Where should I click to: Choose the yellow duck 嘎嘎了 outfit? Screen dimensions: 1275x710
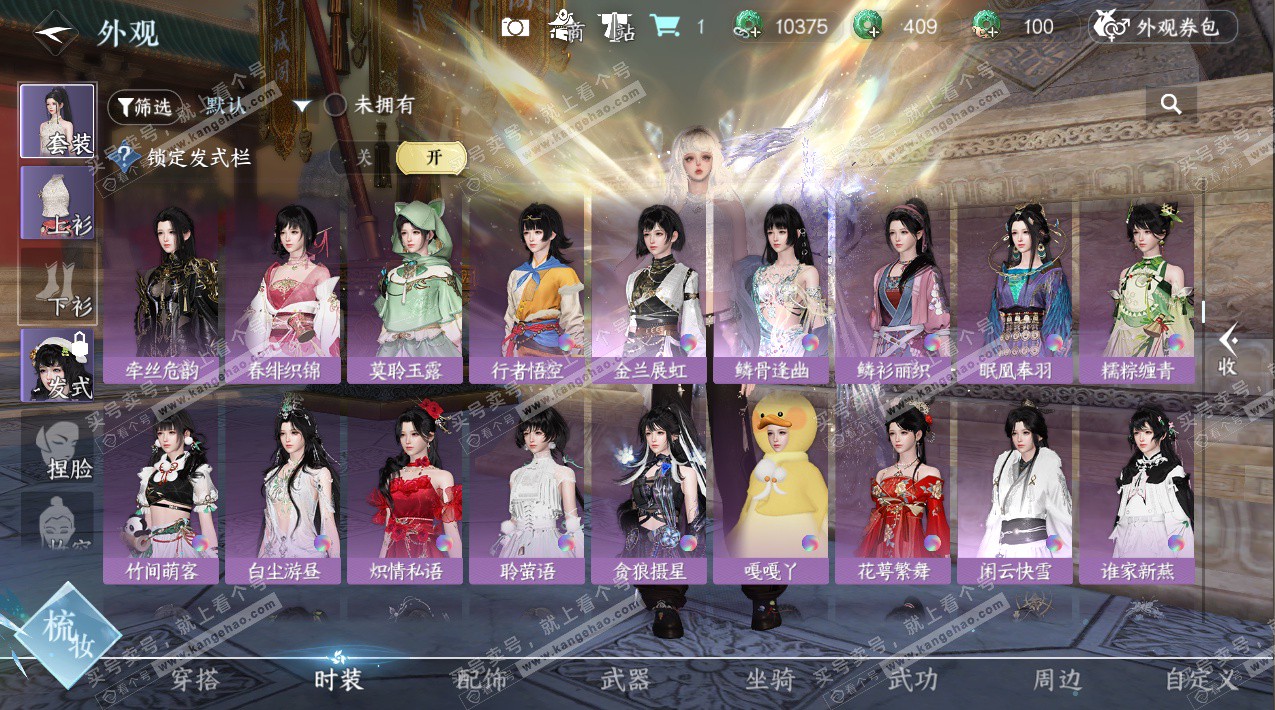(771, 492)
